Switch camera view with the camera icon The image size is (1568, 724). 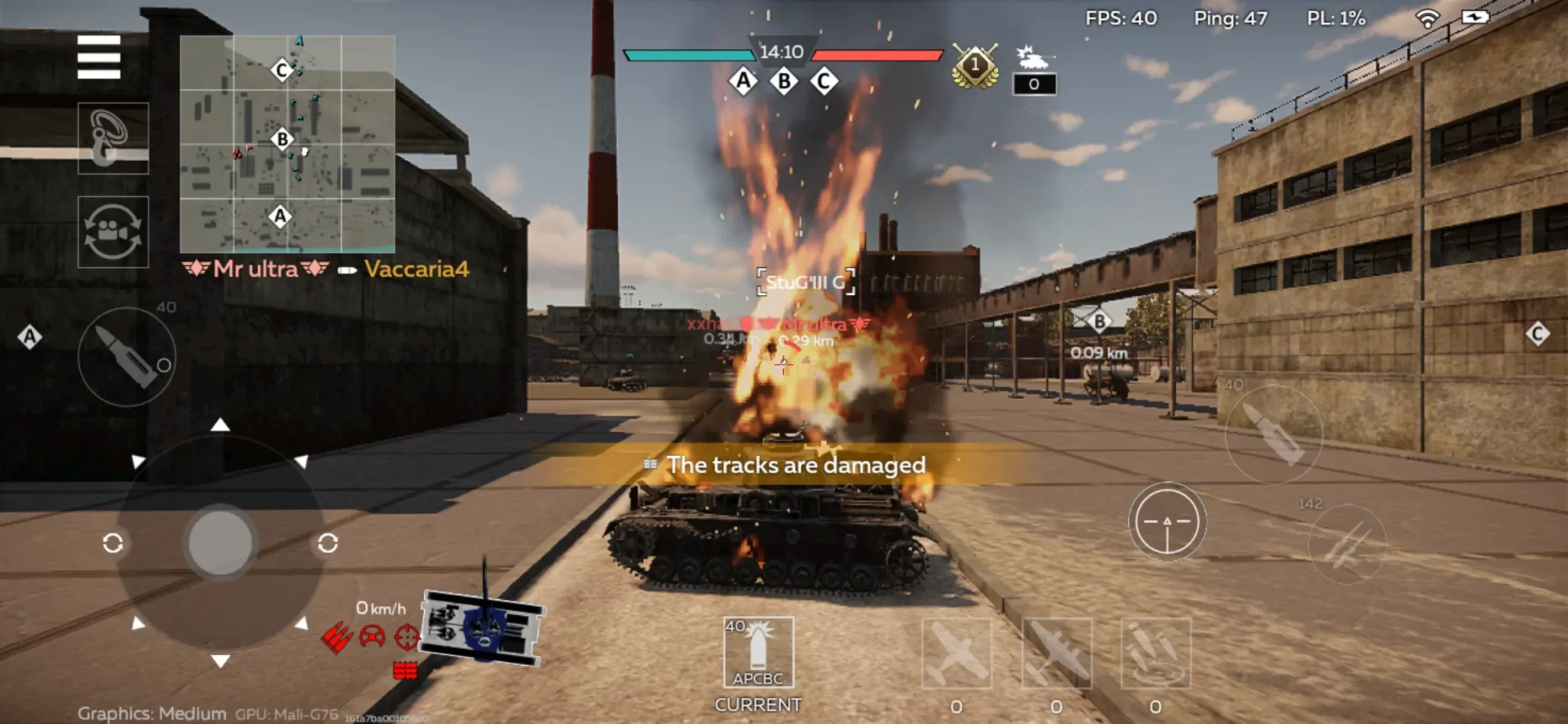point(113,231)
